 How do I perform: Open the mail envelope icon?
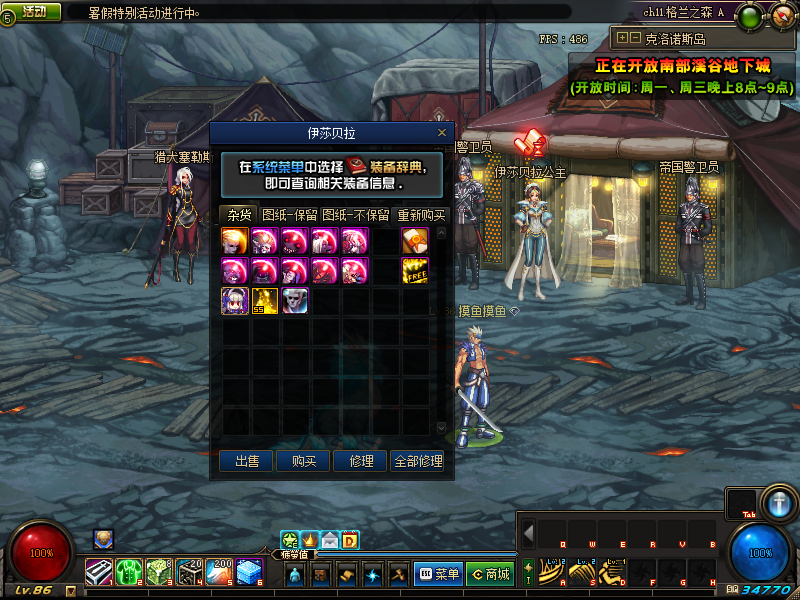329,541
